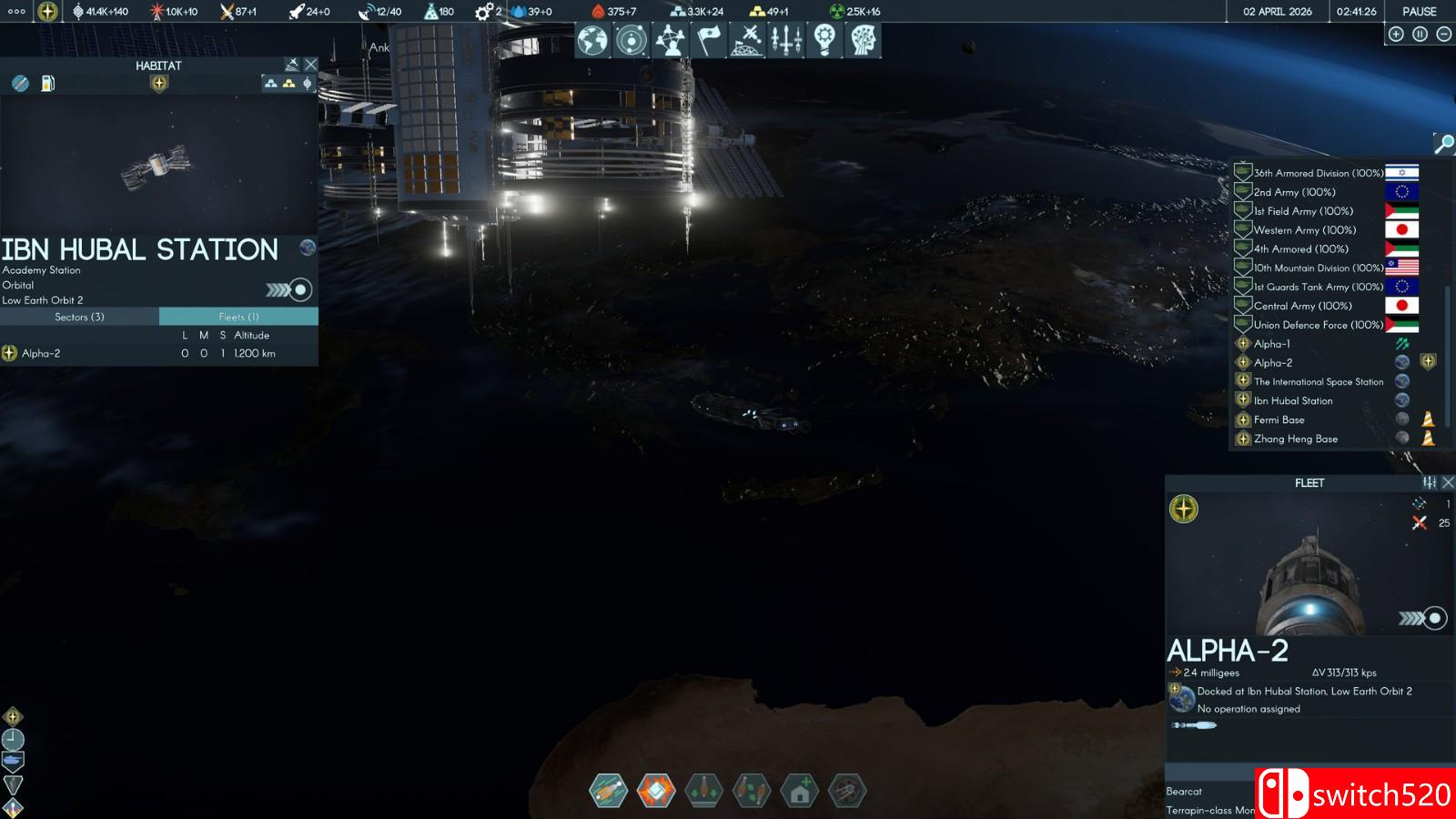Select Alpha-2 in the habitat fleet list
Viewport: 1456px width, 819px height.
pyautogui.click(x=41, y=353)
